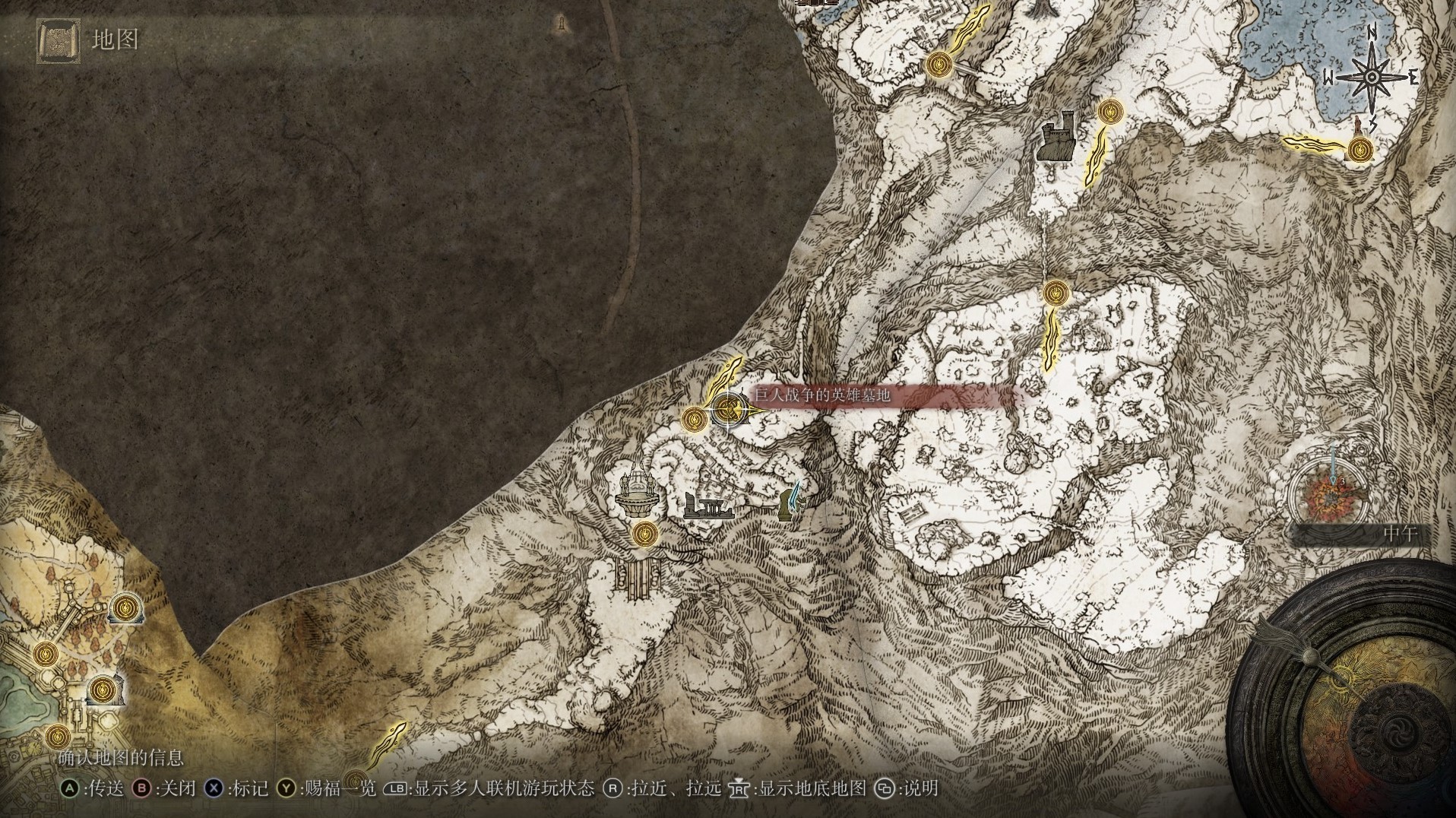This screenshot has height=818, width=1456.
Task: Click the ruined columns map icon
Action: pyautogui.click(x=707, y=506)
